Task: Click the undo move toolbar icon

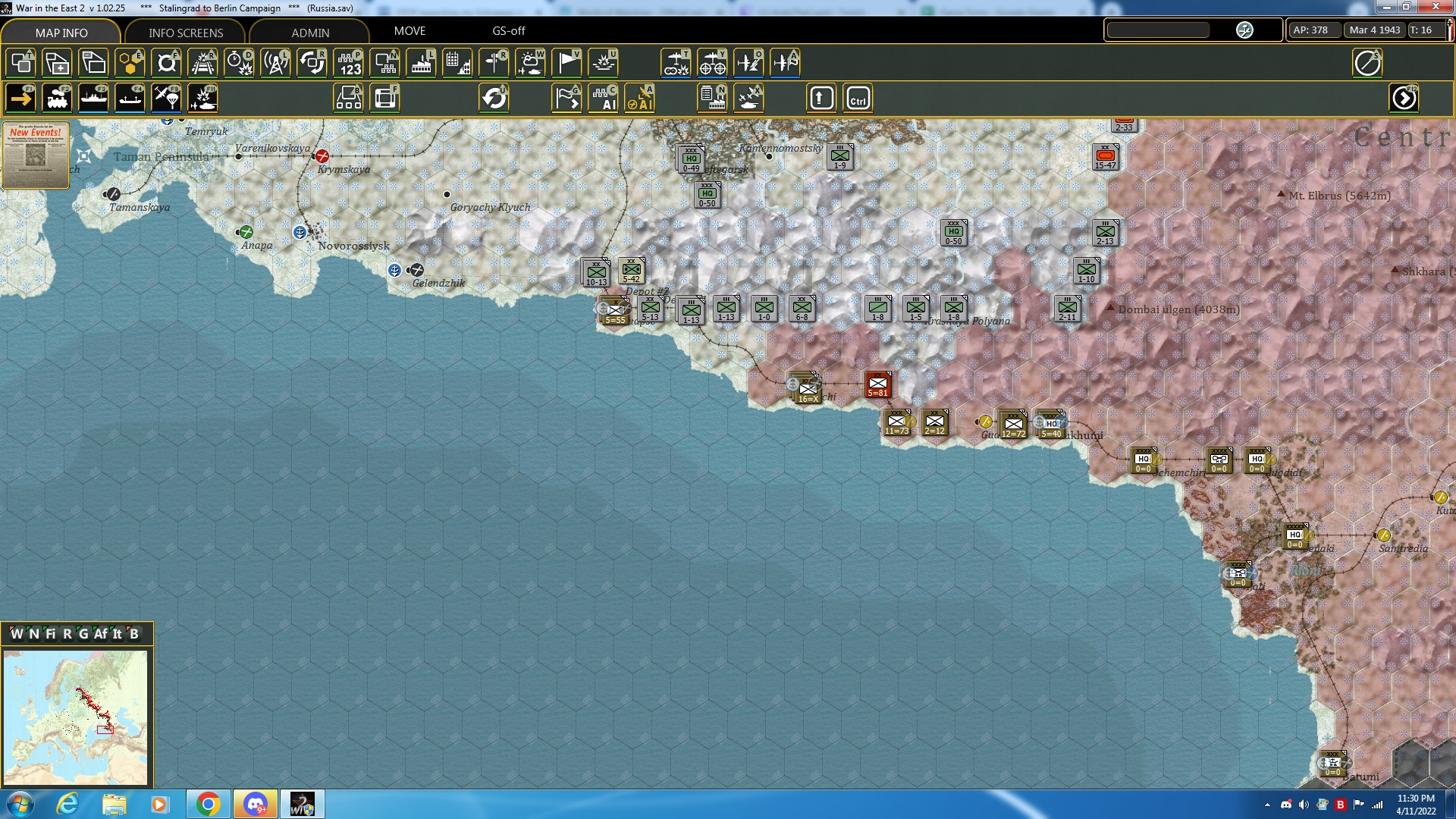Action: tap(495, 97)
